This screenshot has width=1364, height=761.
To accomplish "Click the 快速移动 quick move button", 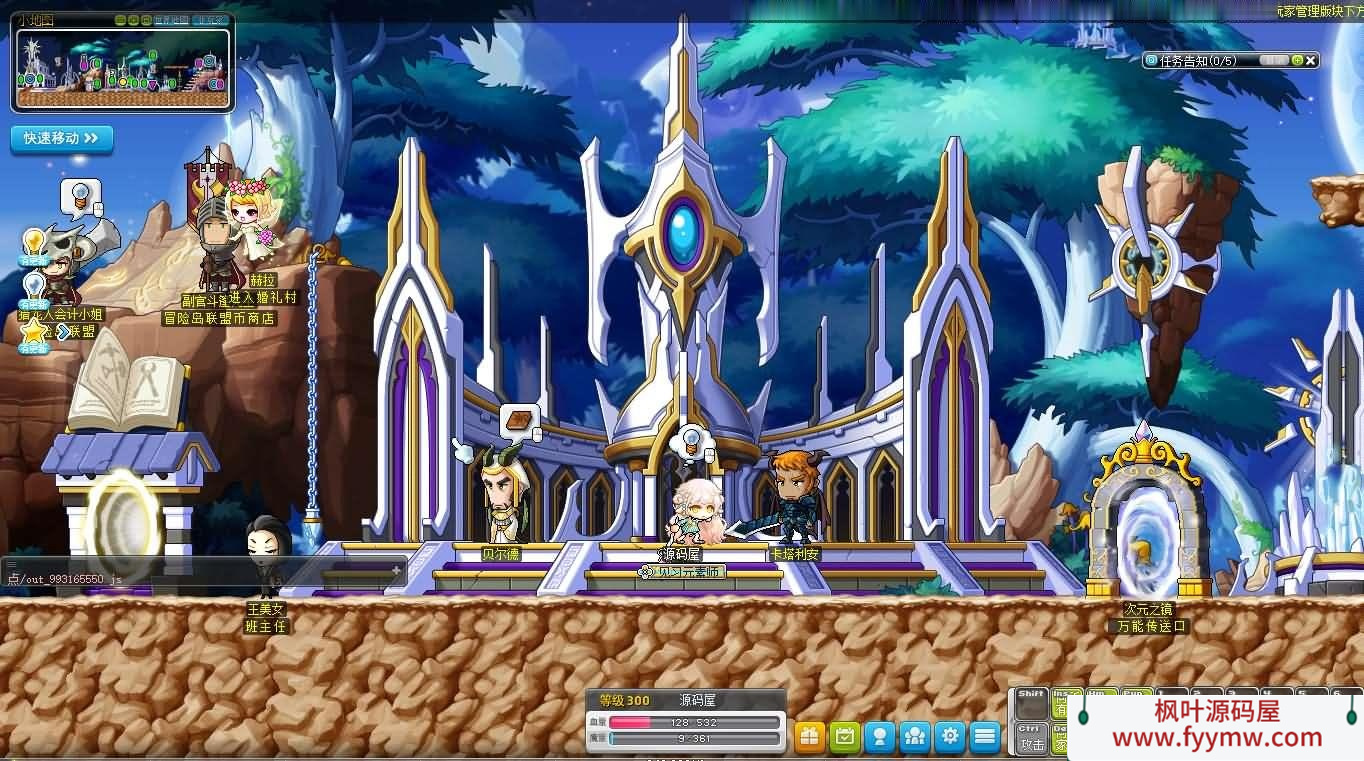I will click(x=62, y=138).
